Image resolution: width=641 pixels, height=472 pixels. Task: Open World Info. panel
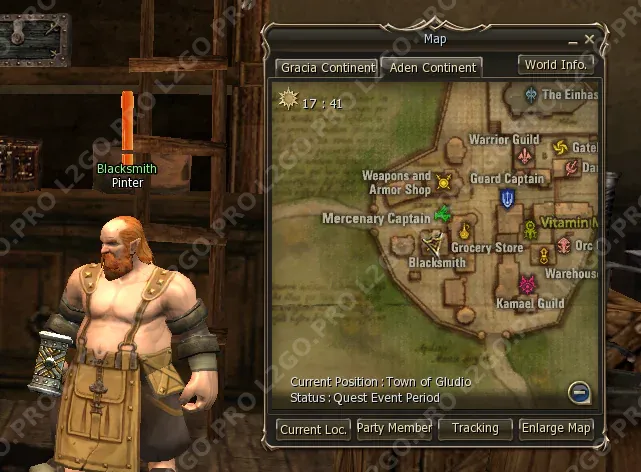tap(556, 65)
